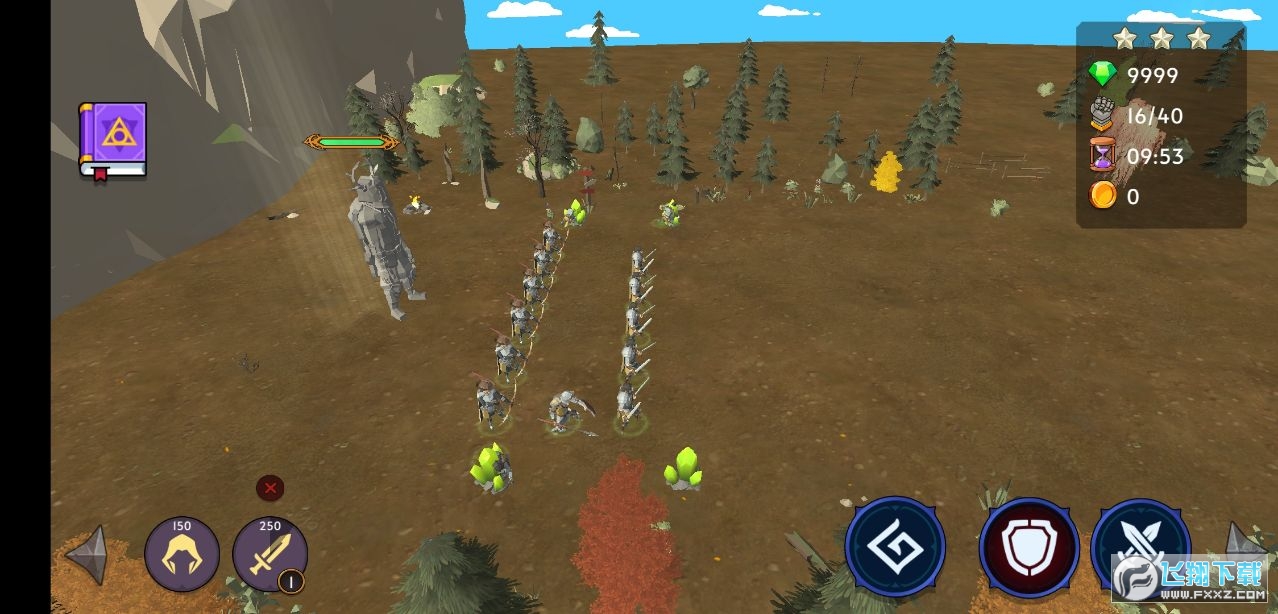This screenshot has width=1278, height=614.
Task: Open the purple spellbook
Action: [x=113, y=140]
